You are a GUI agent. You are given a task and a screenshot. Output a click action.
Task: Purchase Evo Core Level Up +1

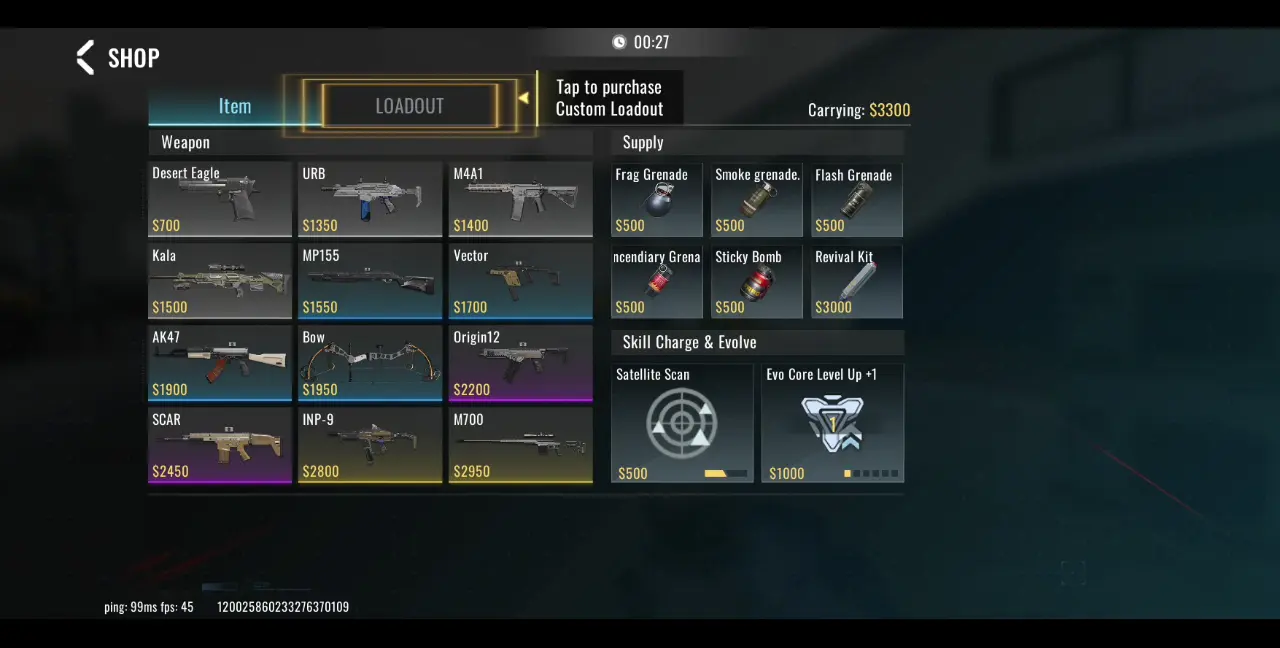coord(832,423)
